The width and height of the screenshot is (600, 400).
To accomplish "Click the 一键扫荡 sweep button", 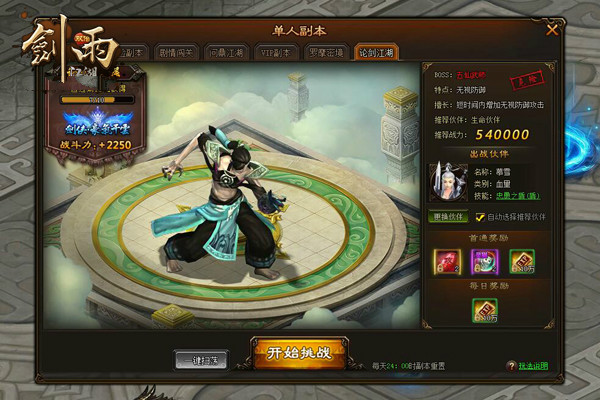I will pos(201,358).
